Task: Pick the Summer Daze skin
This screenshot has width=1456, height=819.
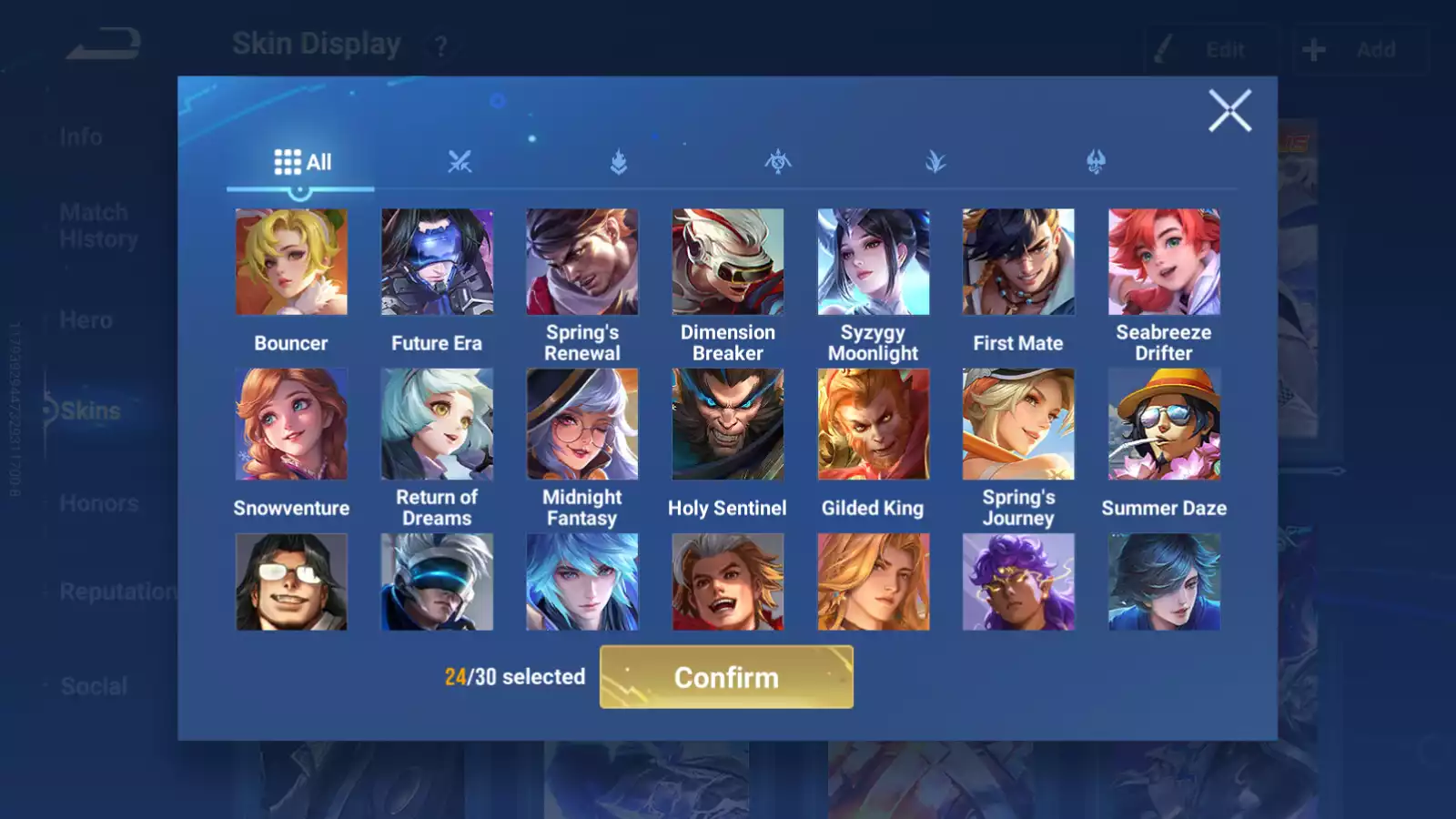Action: (x=1164, y=424)
